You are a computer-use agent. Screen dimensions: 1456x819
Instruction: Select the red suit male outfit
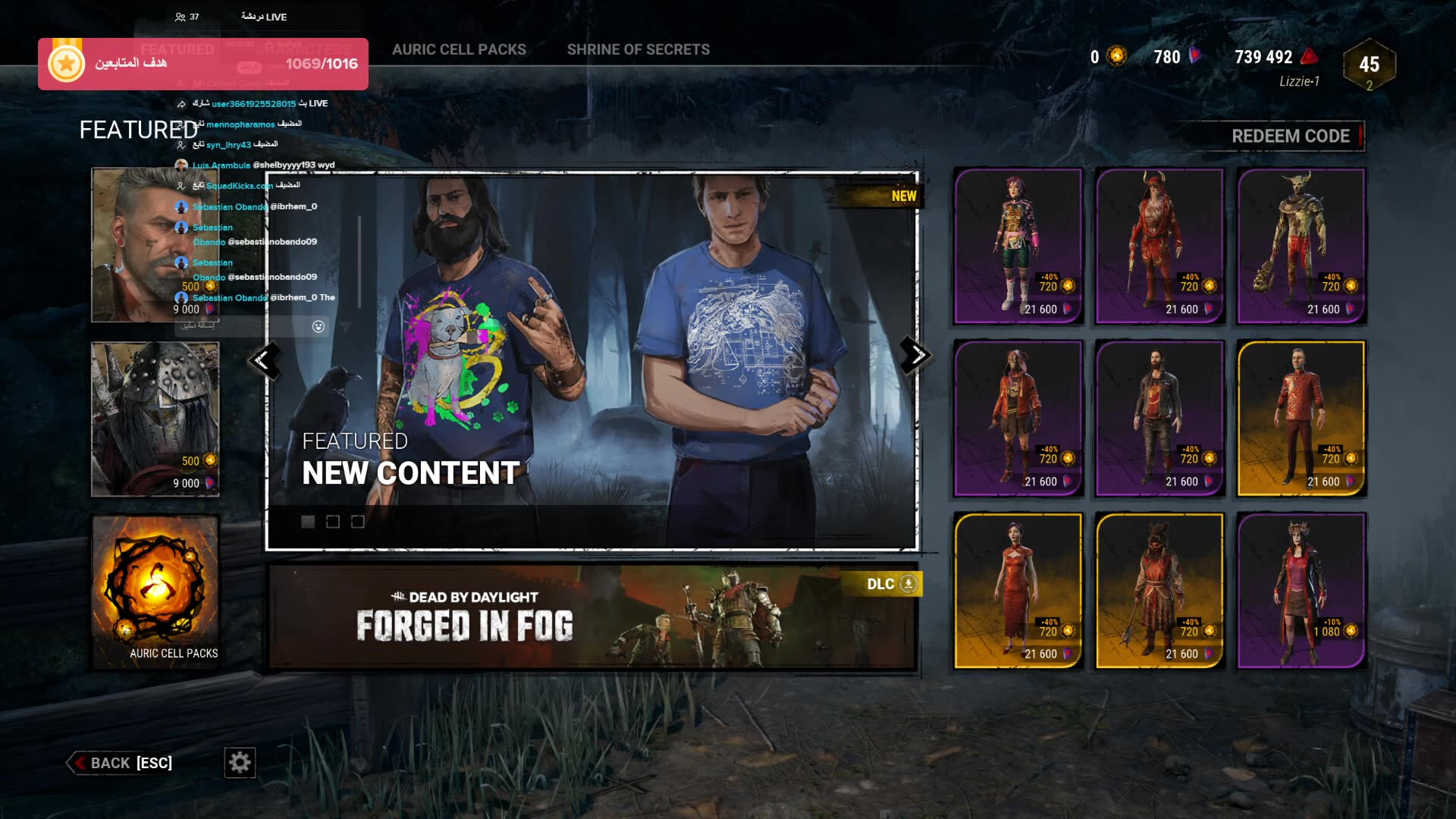tap(1301, 419)
